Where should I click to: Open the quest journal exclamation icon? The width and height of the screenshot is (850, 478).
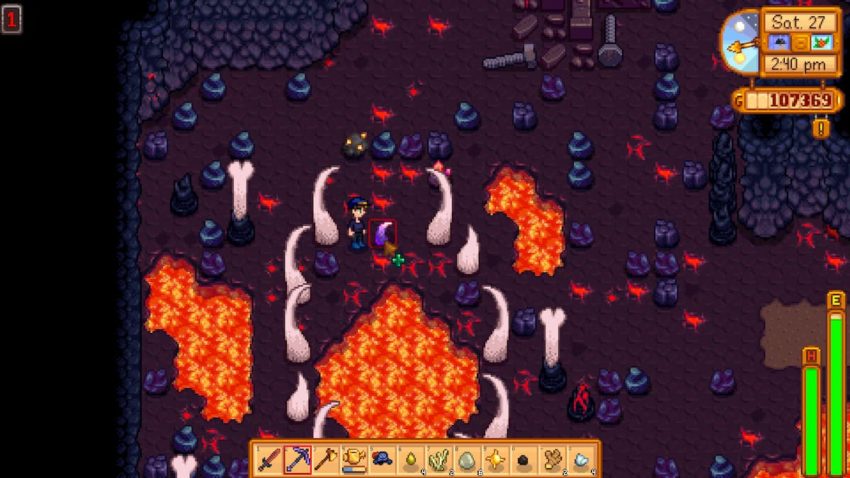tap(822, 128)
